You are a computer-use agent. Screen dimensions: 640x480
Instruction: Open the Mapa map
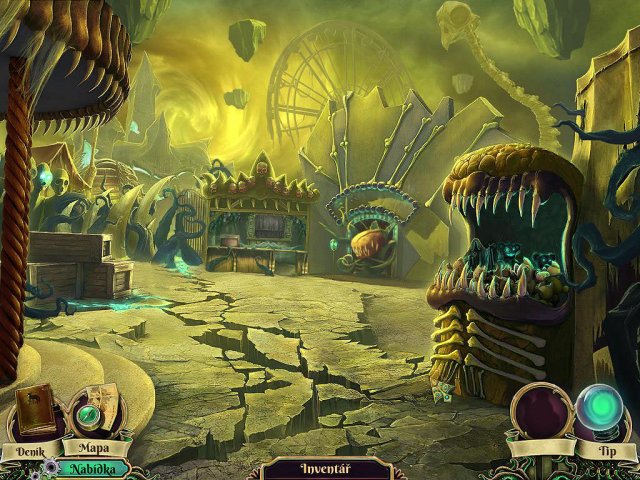point(93,412)
